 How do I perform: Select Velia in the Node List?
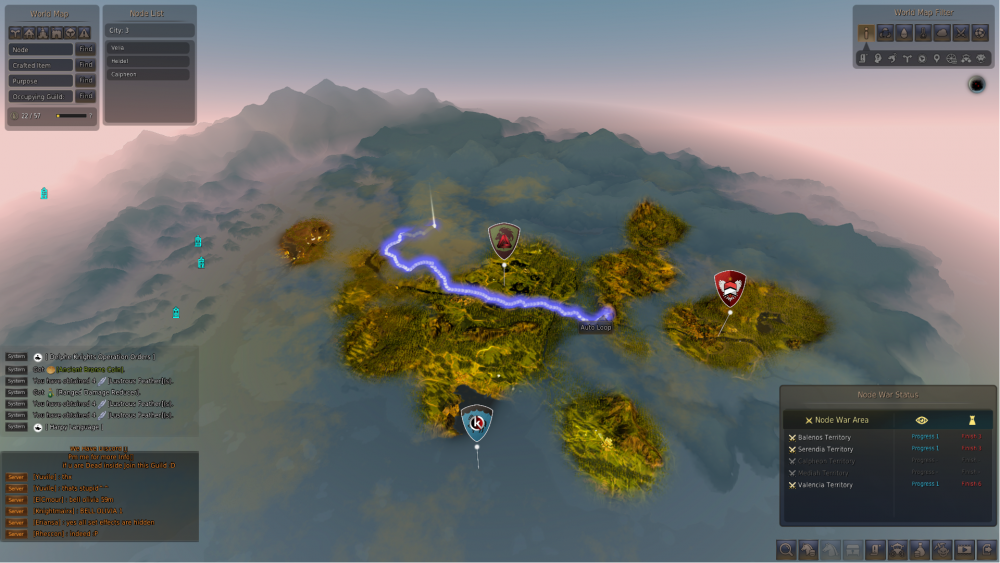pos(148,48)
